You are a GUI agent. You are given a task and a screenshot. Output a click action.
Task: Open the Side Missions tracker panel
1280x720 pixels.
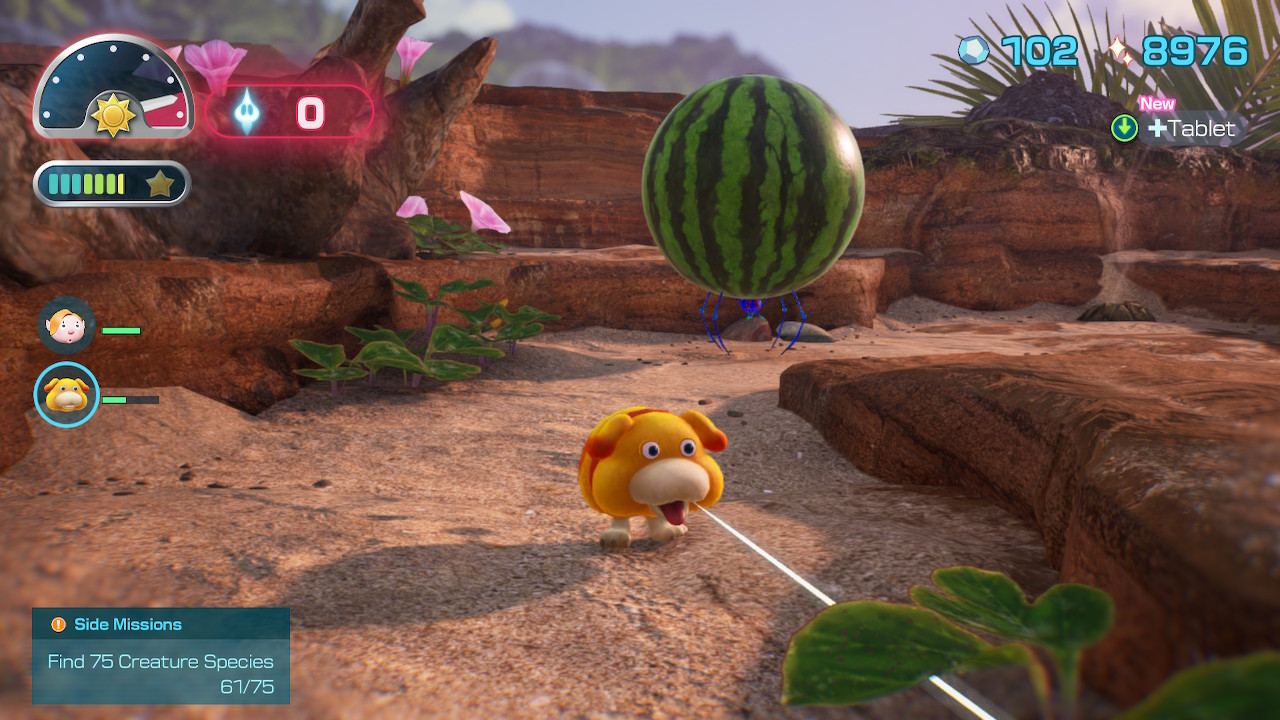tap(161, 656)
